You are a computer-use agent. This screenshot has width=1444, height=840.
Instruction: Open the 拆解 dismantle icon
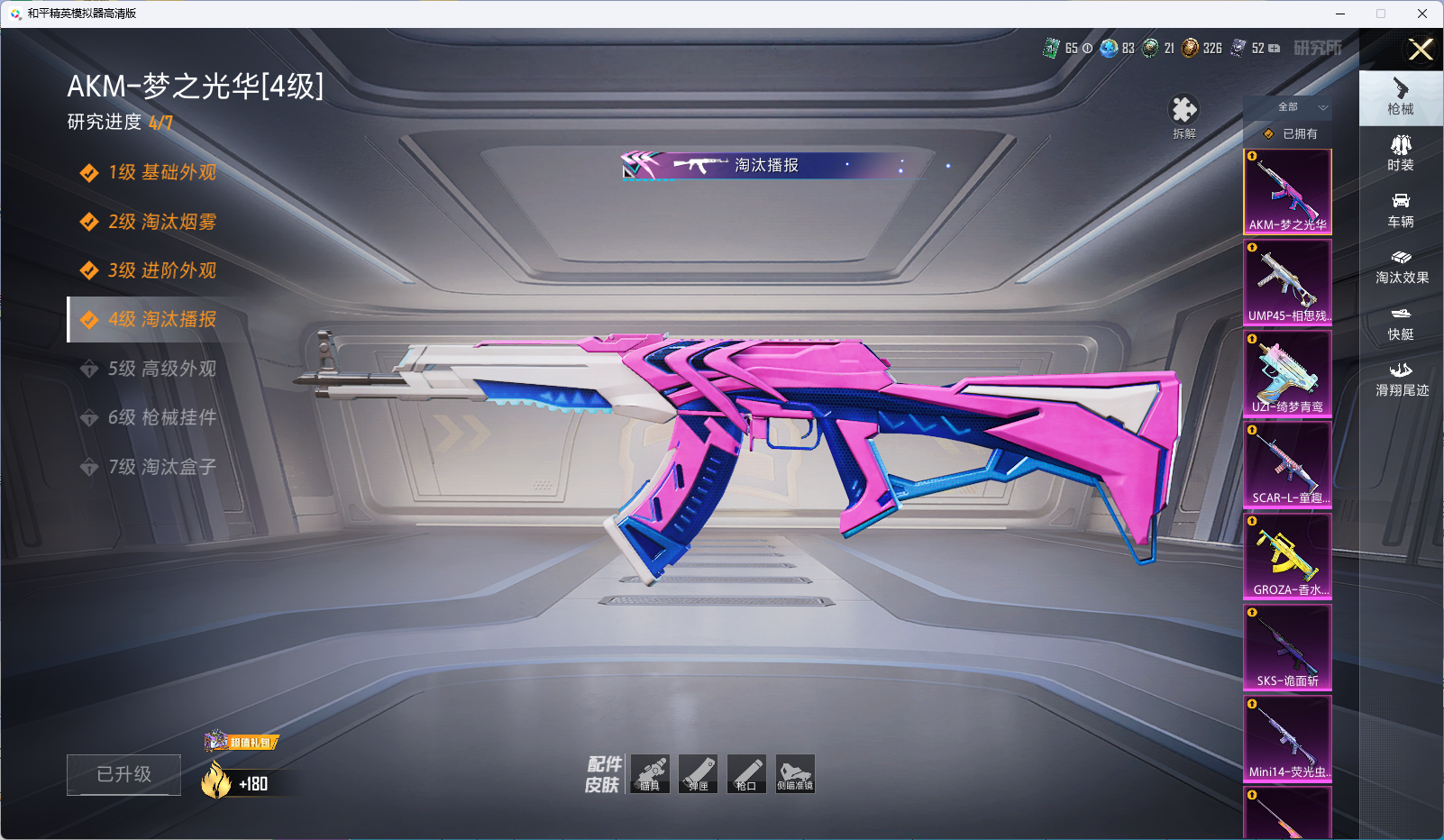[x=1184, y=116]
